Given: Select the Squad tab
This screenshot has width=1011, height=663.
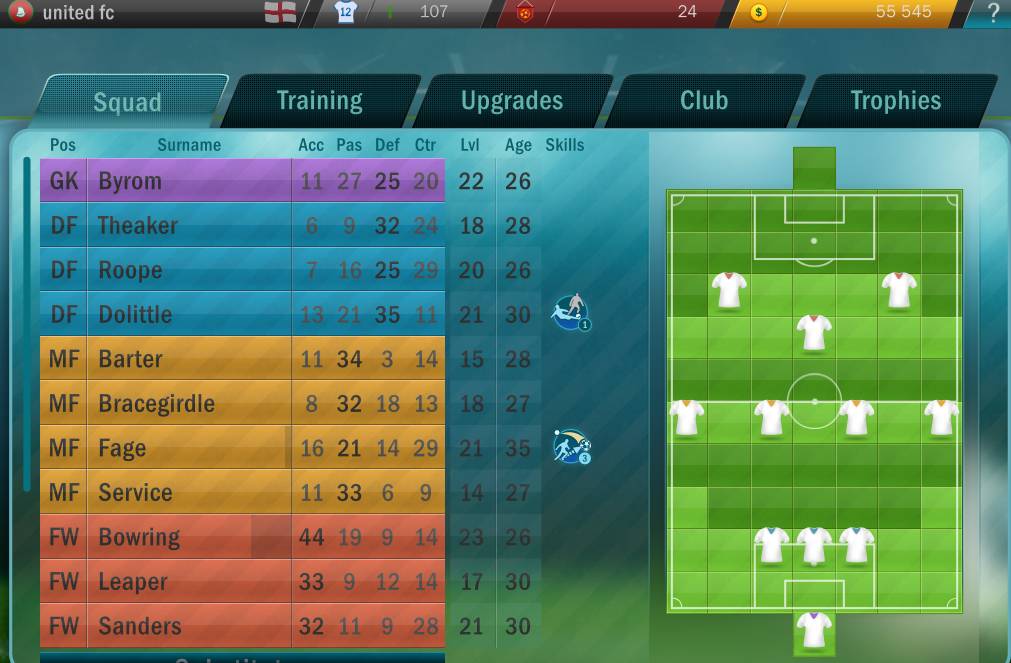Looking at the screenshot, I should (x=127, y=102).
